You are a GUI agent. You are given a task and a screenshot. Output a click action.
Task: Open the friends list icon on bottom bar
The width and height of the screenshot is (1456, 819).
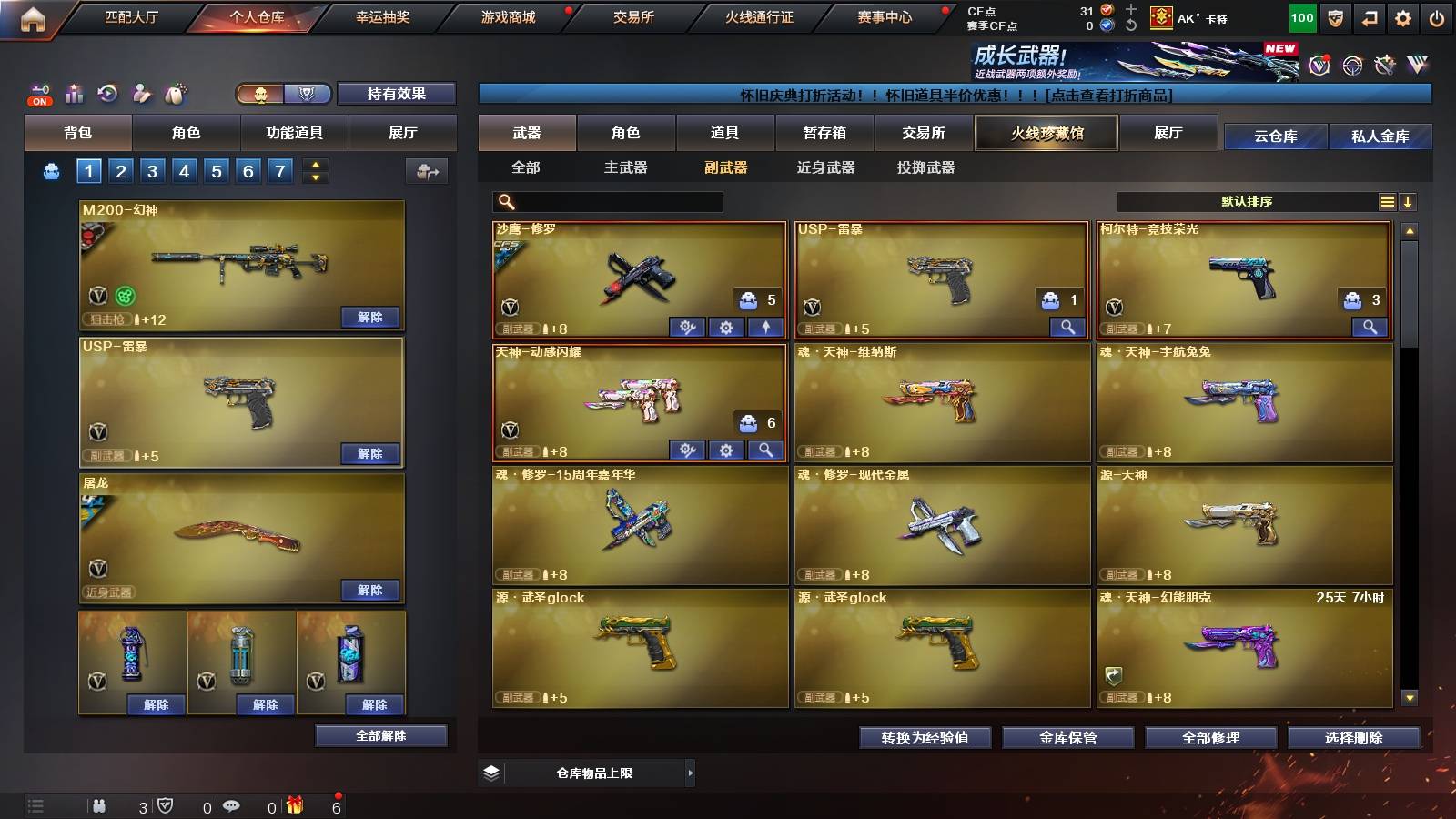[98, 805]
